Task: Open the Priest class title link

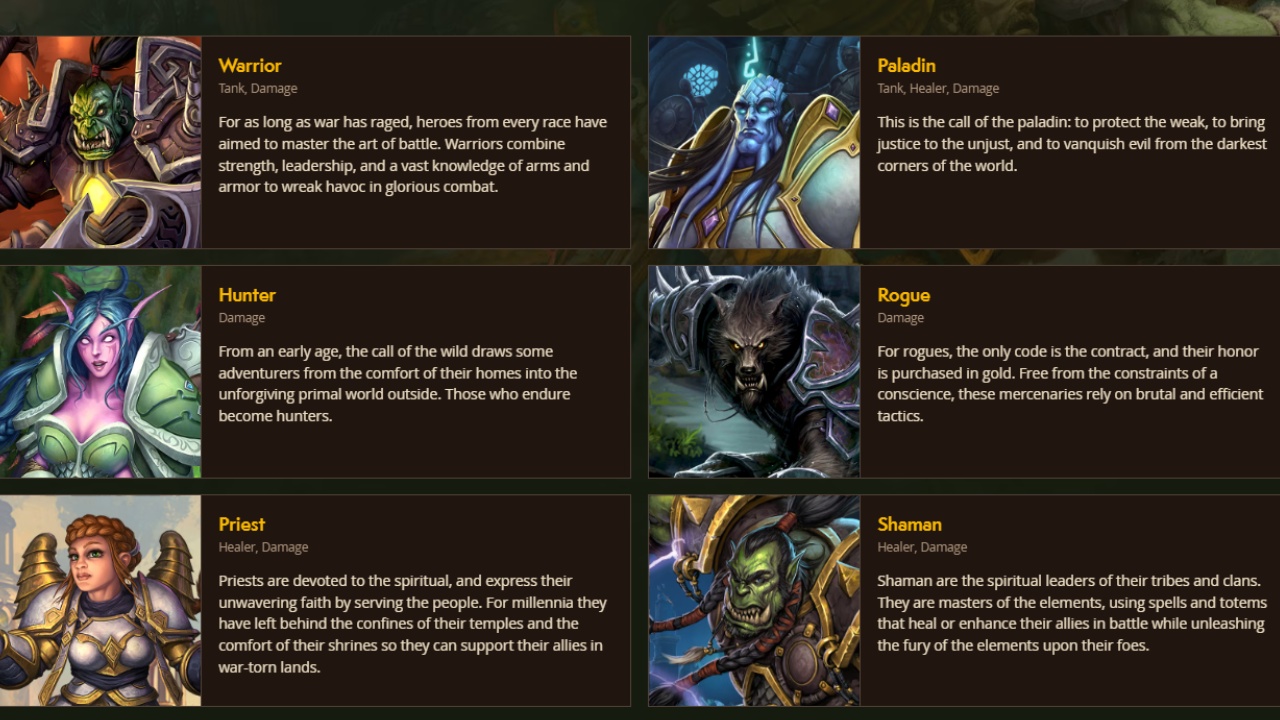Action: 241,524
